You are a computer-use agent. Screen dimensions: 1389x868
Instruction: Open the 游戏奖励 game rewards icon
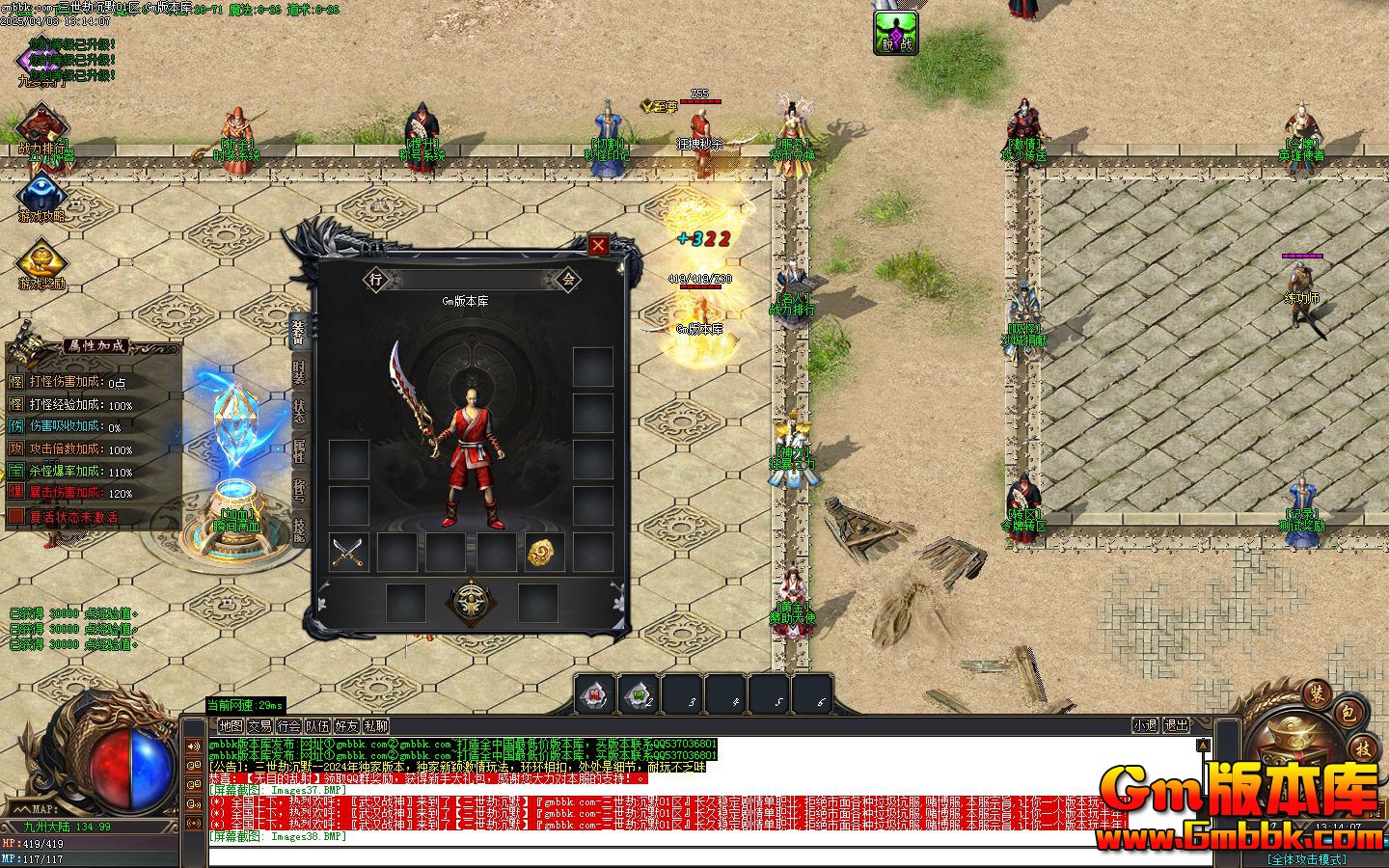[x=42, y=265]
